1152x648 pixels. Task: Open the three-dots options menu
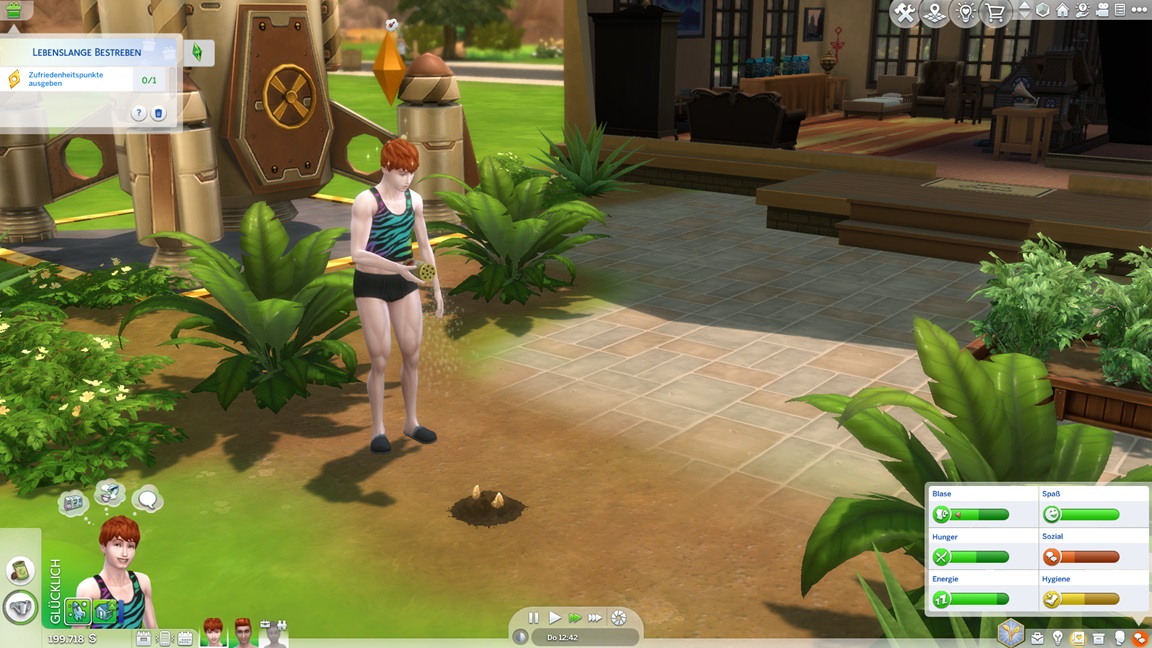coord(1139,10)
